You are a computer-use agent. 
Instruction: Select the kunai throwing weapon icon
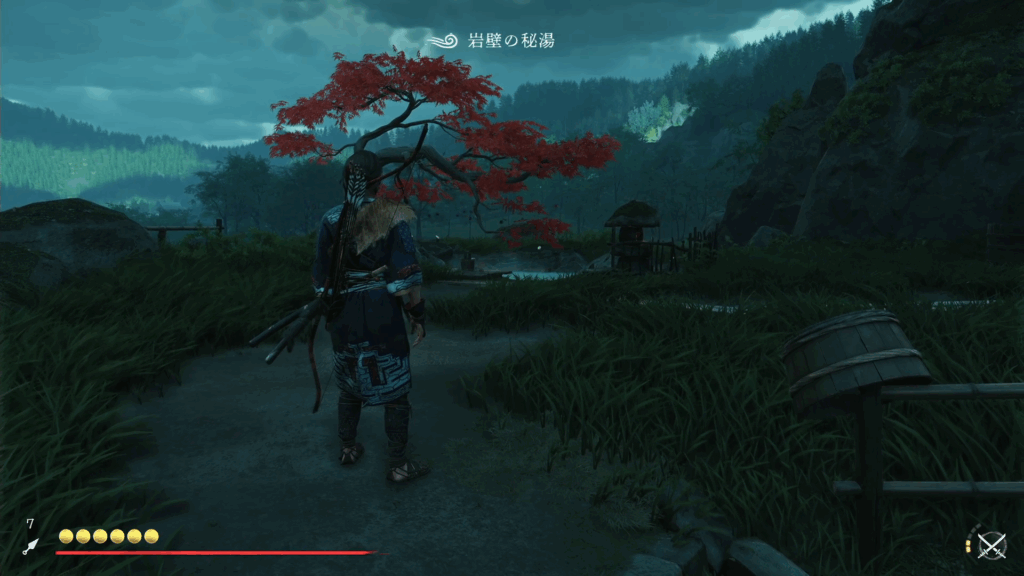click(31, 546)
